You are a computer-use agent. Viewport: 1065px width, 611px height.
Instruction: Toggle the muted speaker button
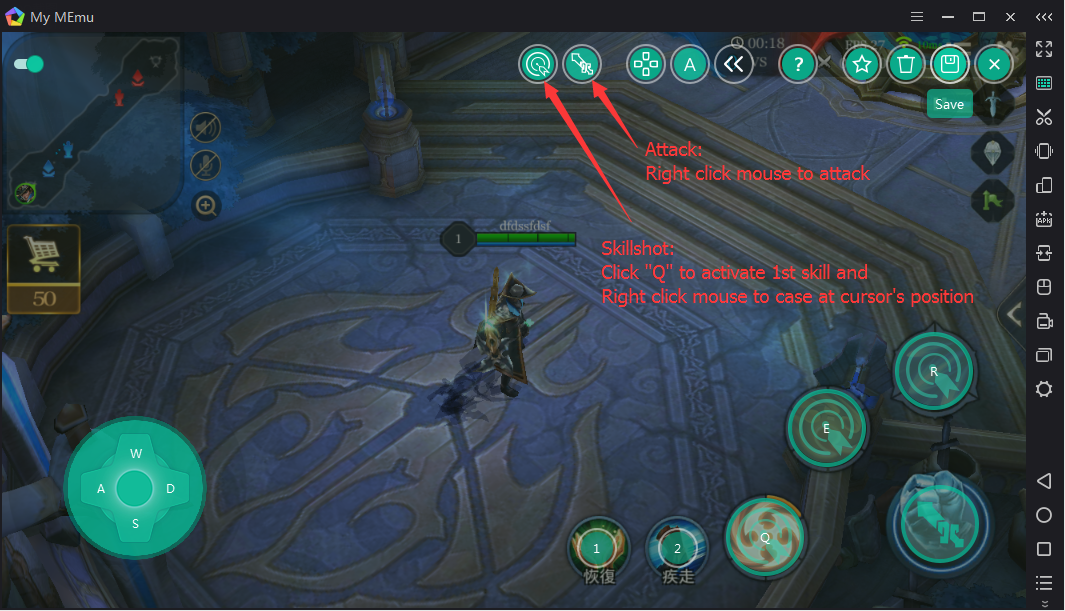[x=206, y=127]
